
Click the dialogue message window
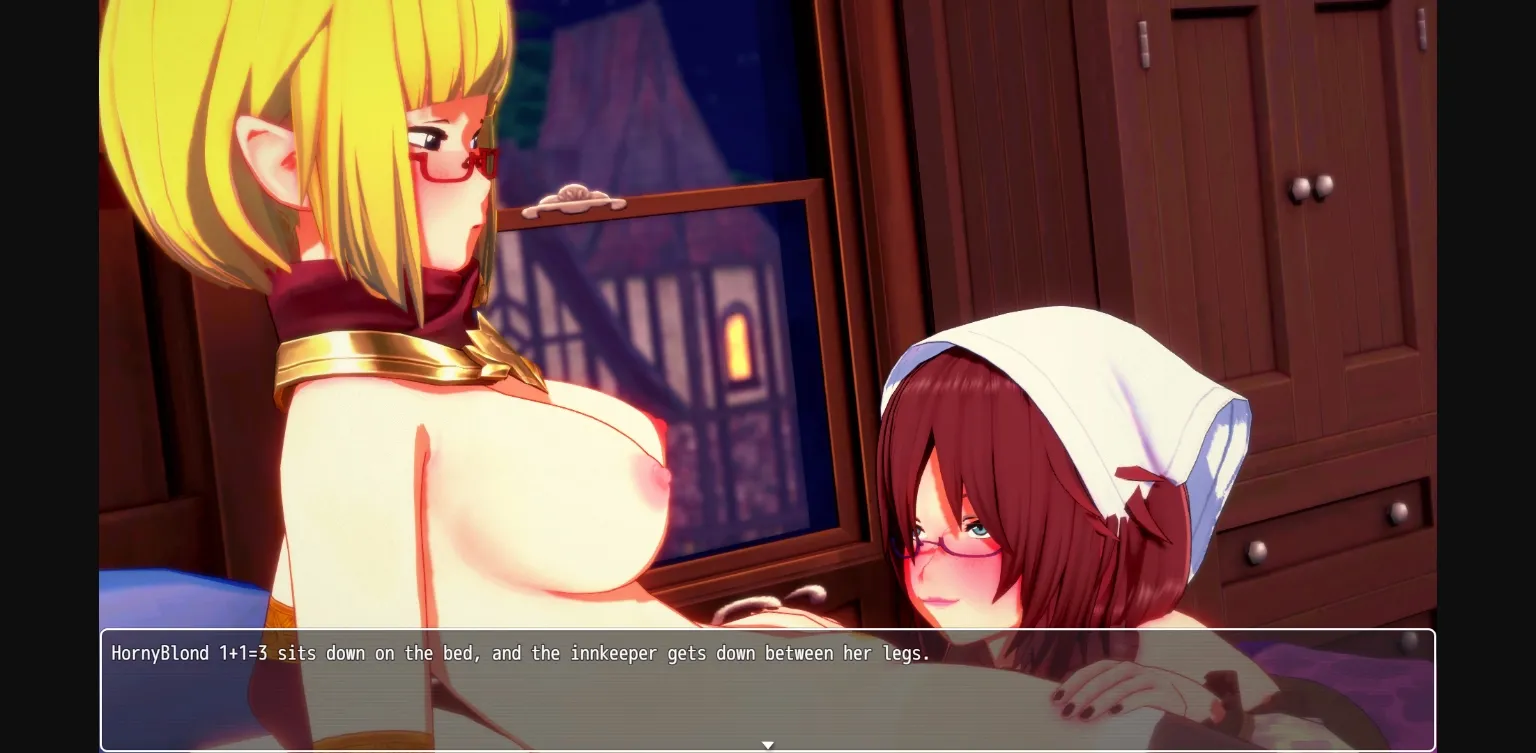[x=768, y=690]
